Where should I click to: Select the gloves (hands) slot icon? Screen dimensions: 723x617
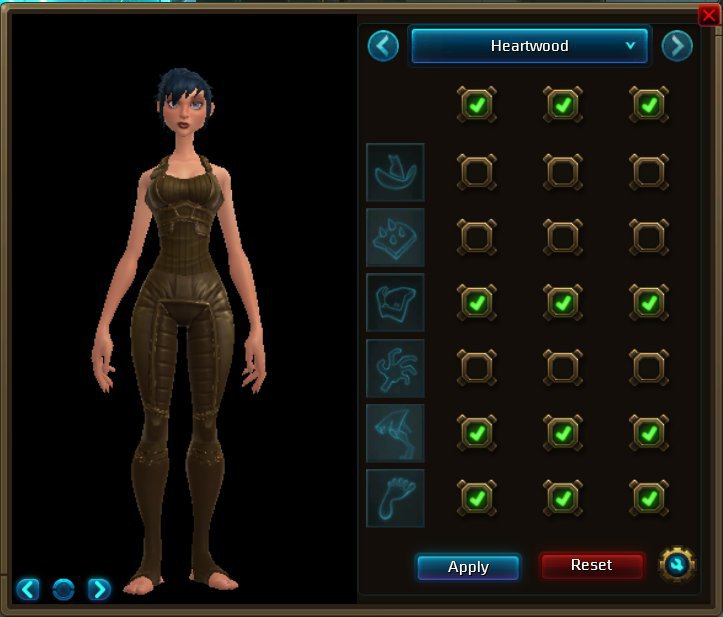[x=395, y=367]
